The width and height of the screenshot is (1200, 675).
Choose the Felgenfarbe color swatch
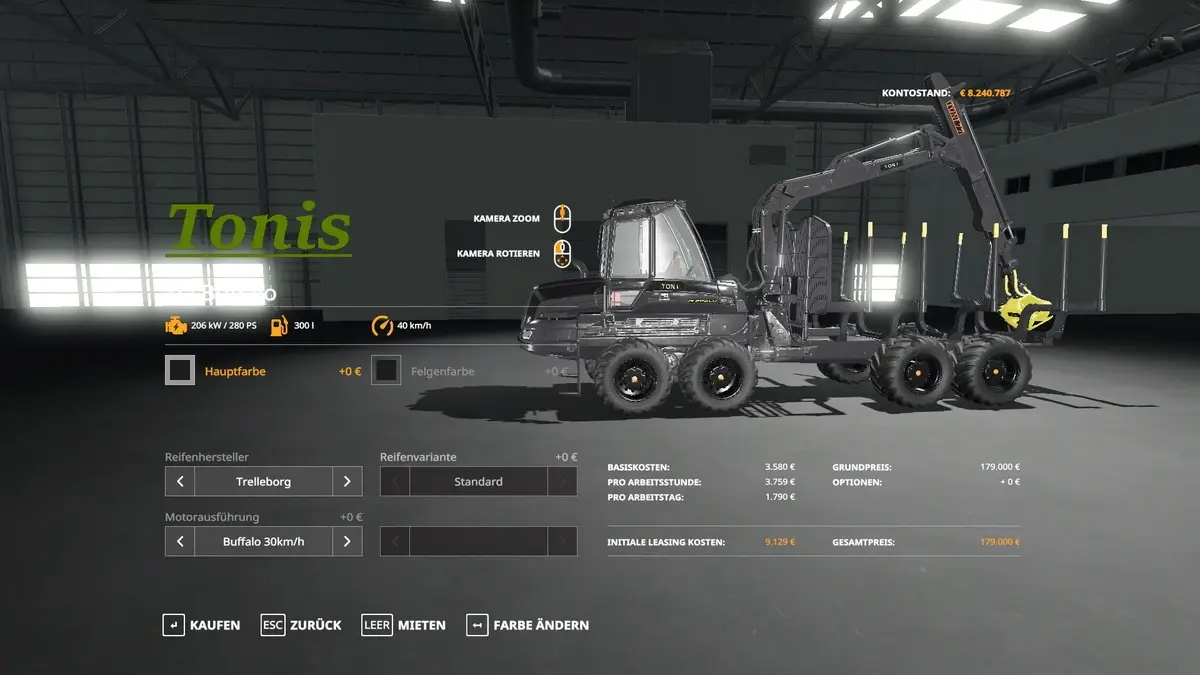tap(386, 371)
